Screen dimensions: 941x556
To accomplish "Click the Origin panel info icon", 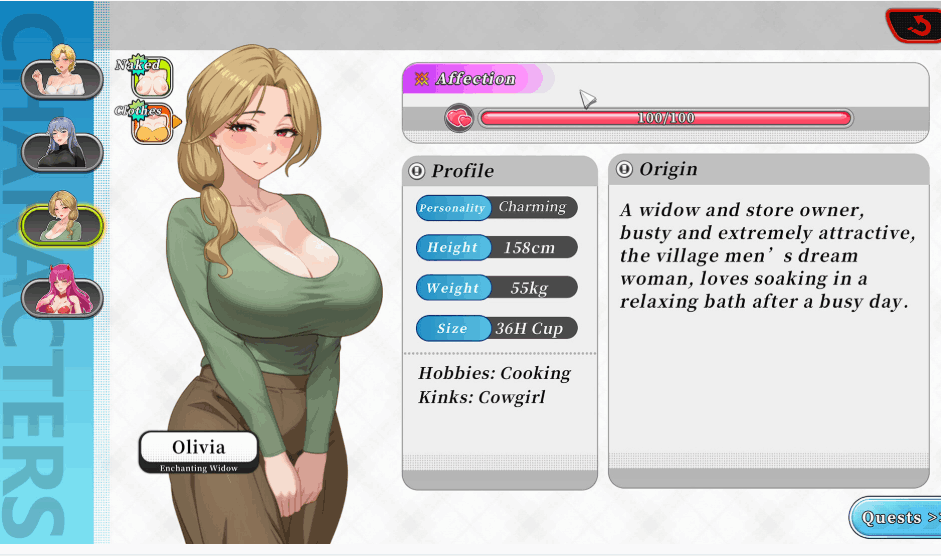I will pos(625,169).
